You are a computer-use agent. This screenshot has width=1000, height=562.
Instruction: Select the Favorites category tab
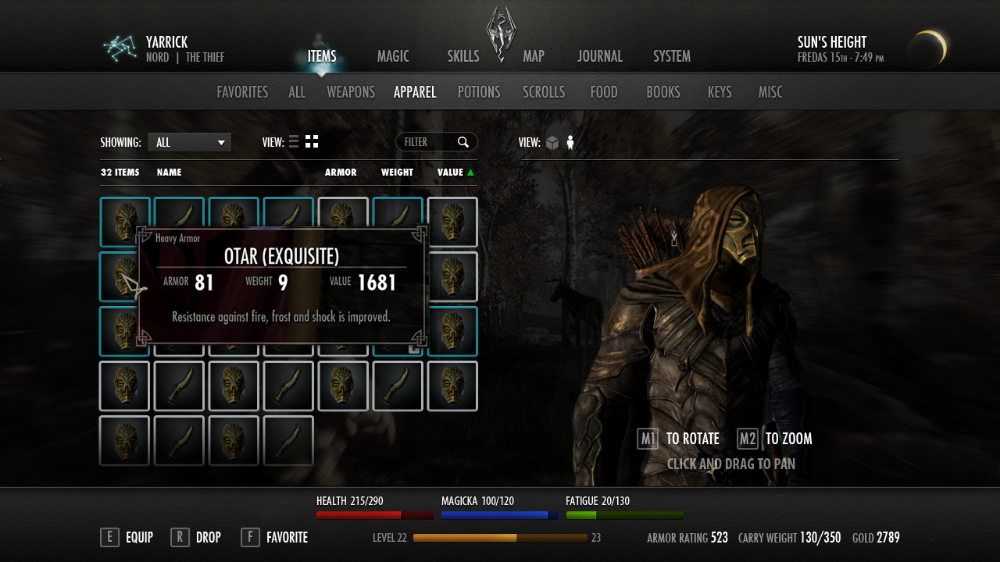(x=242, y=92)
